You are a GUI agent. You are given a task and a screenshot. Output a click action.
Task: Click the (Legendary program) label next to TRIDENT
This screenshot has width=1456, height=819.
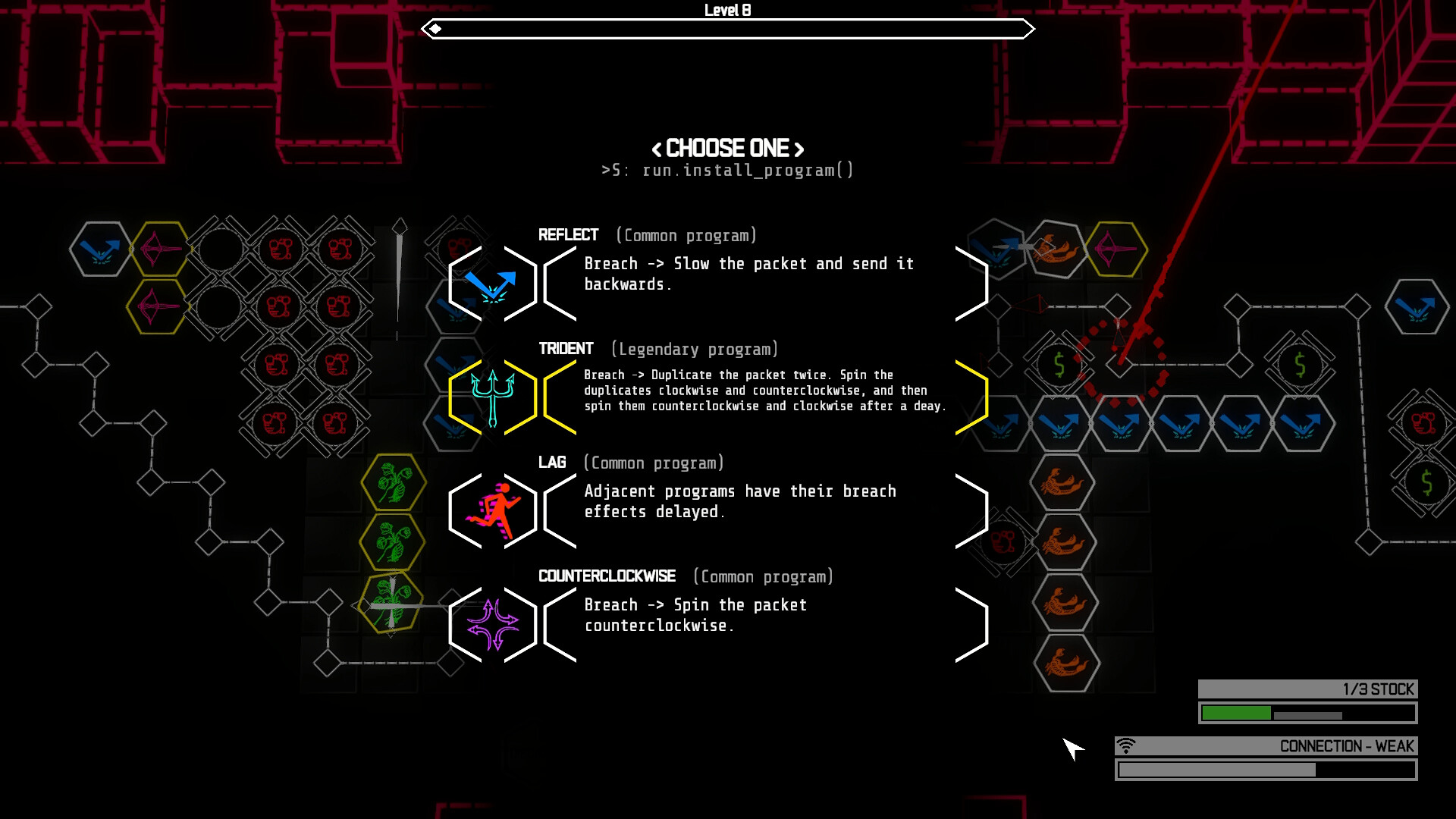click(x=695, y=350)
